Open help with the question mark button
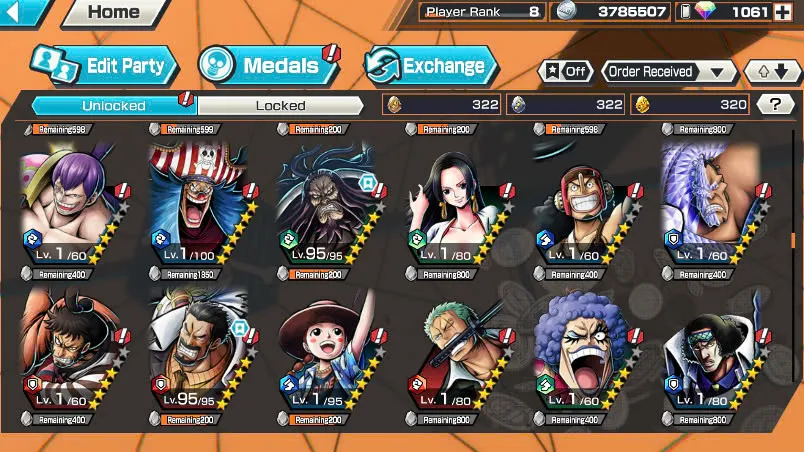This screenshot has height=452, width=804. coord(775,104)
